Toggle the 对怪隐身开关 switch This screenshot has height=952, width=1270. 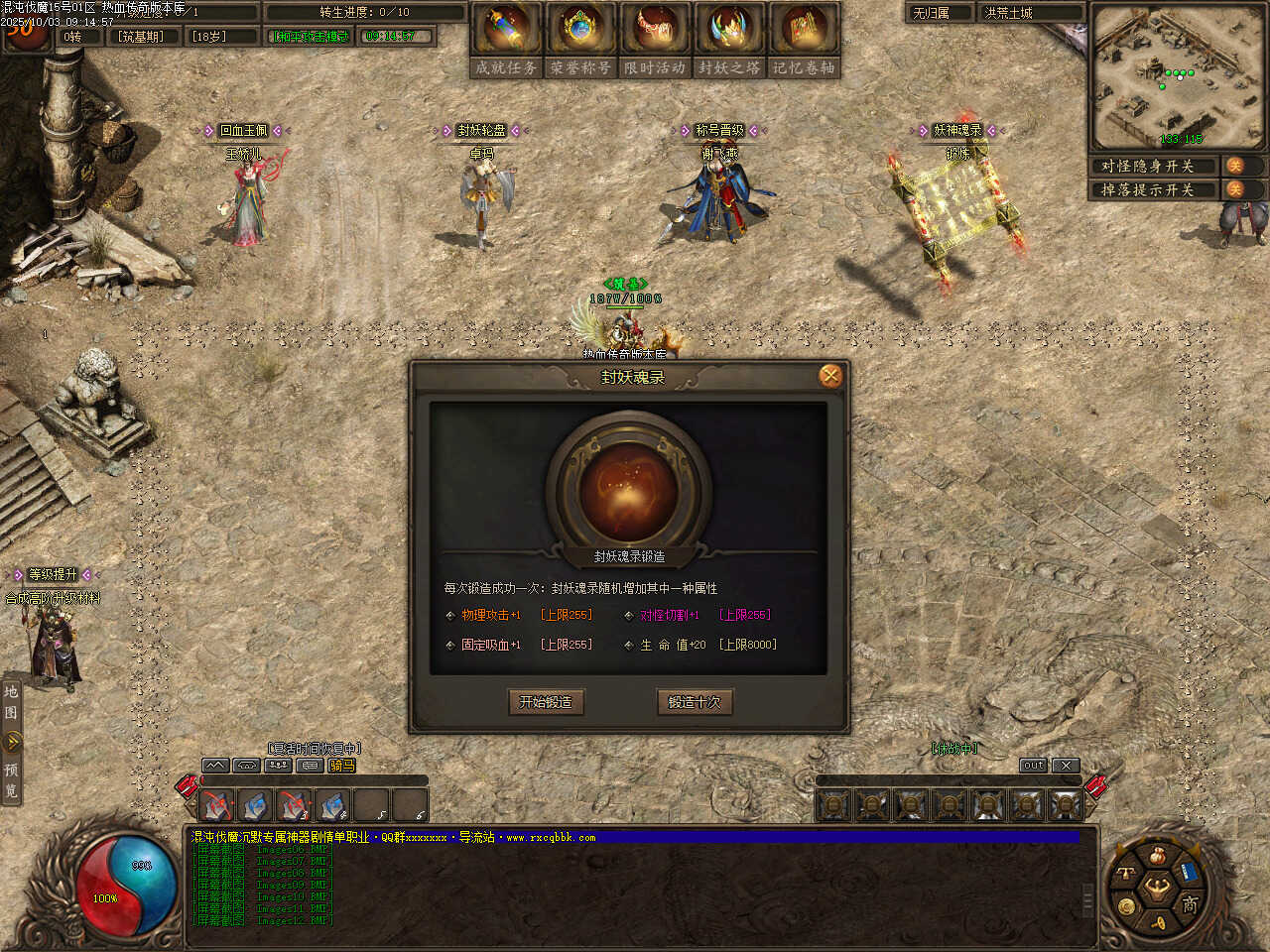(1235, 166)
